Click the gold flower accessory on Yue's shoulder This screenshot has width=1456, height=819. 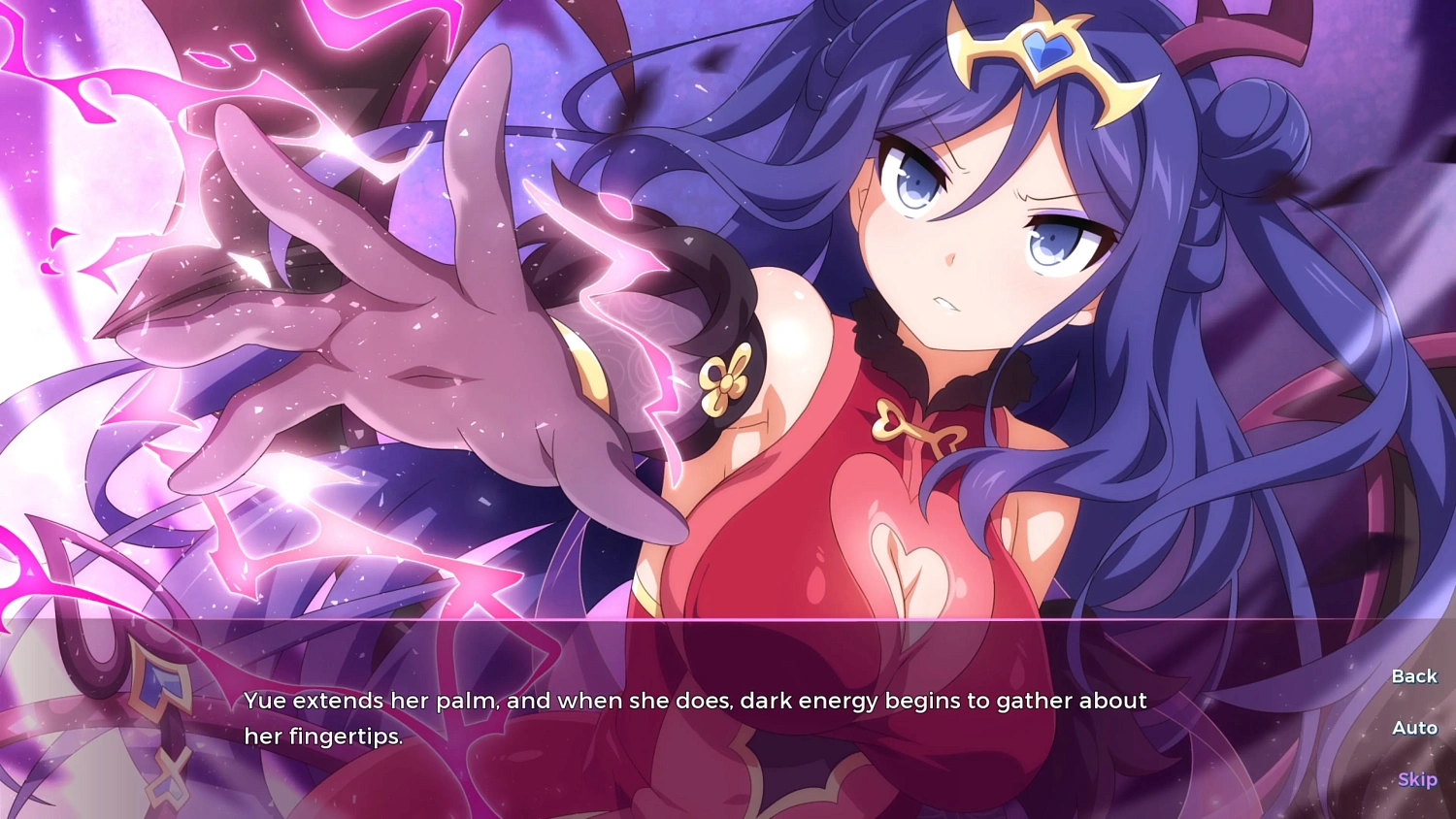pos(728,383)
